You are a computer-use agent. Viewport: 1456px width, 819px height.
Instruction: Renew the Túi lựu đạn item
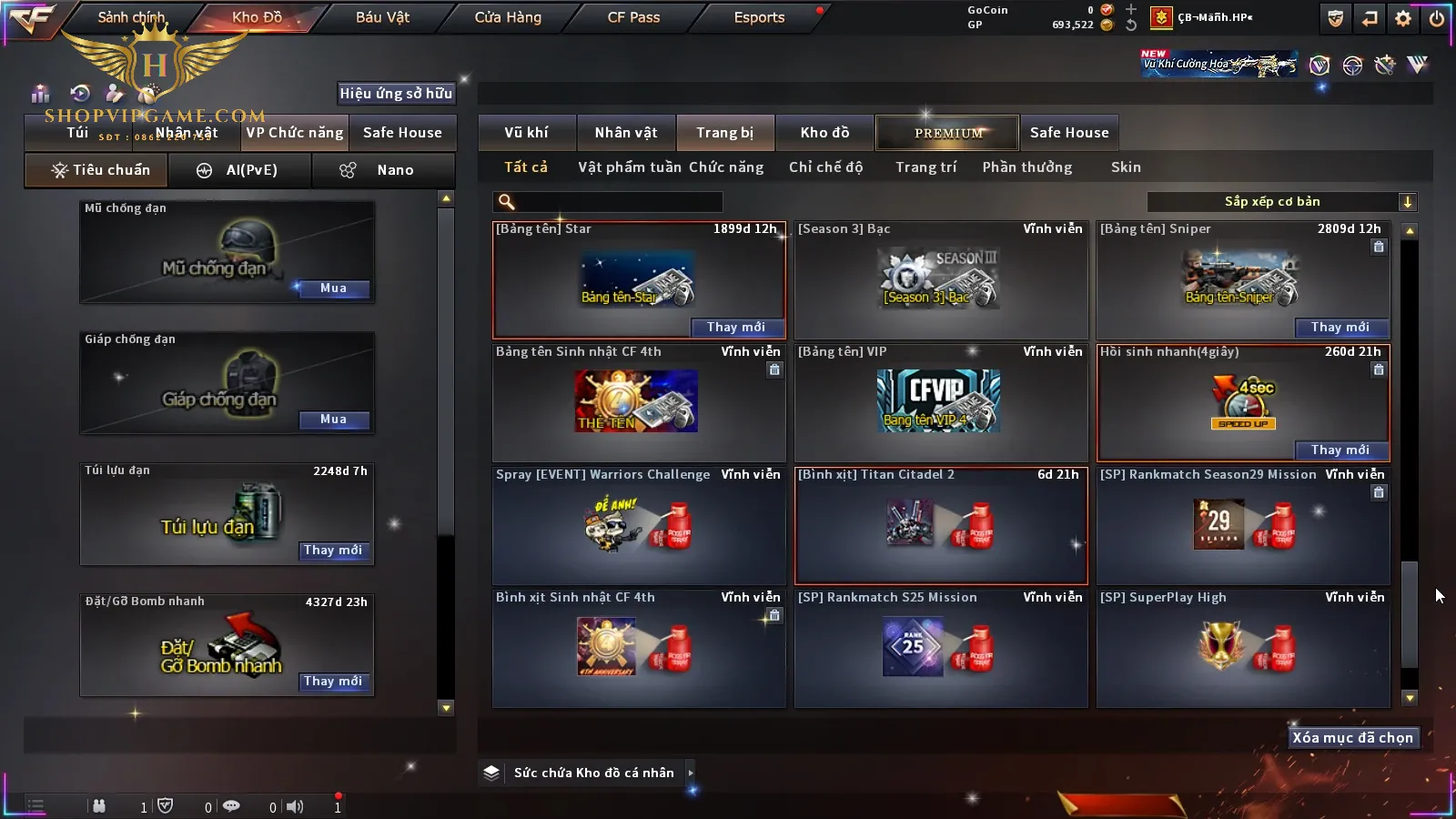(333, 551)
